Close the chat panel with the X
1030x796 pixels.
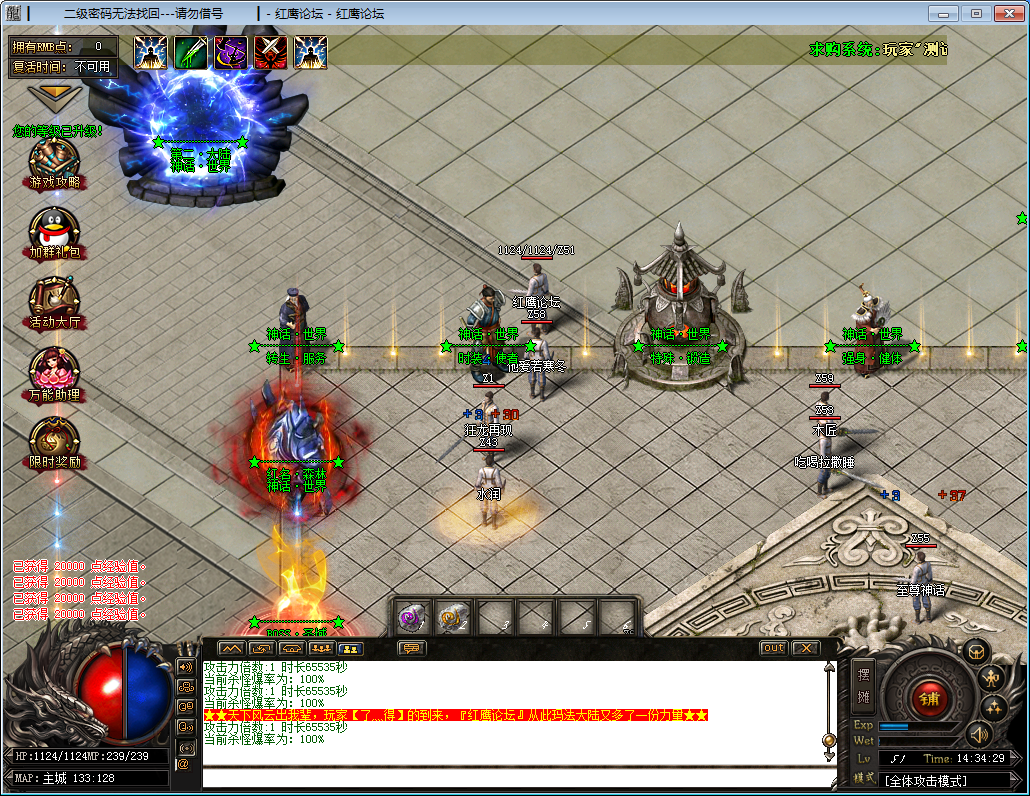(805, 648)
